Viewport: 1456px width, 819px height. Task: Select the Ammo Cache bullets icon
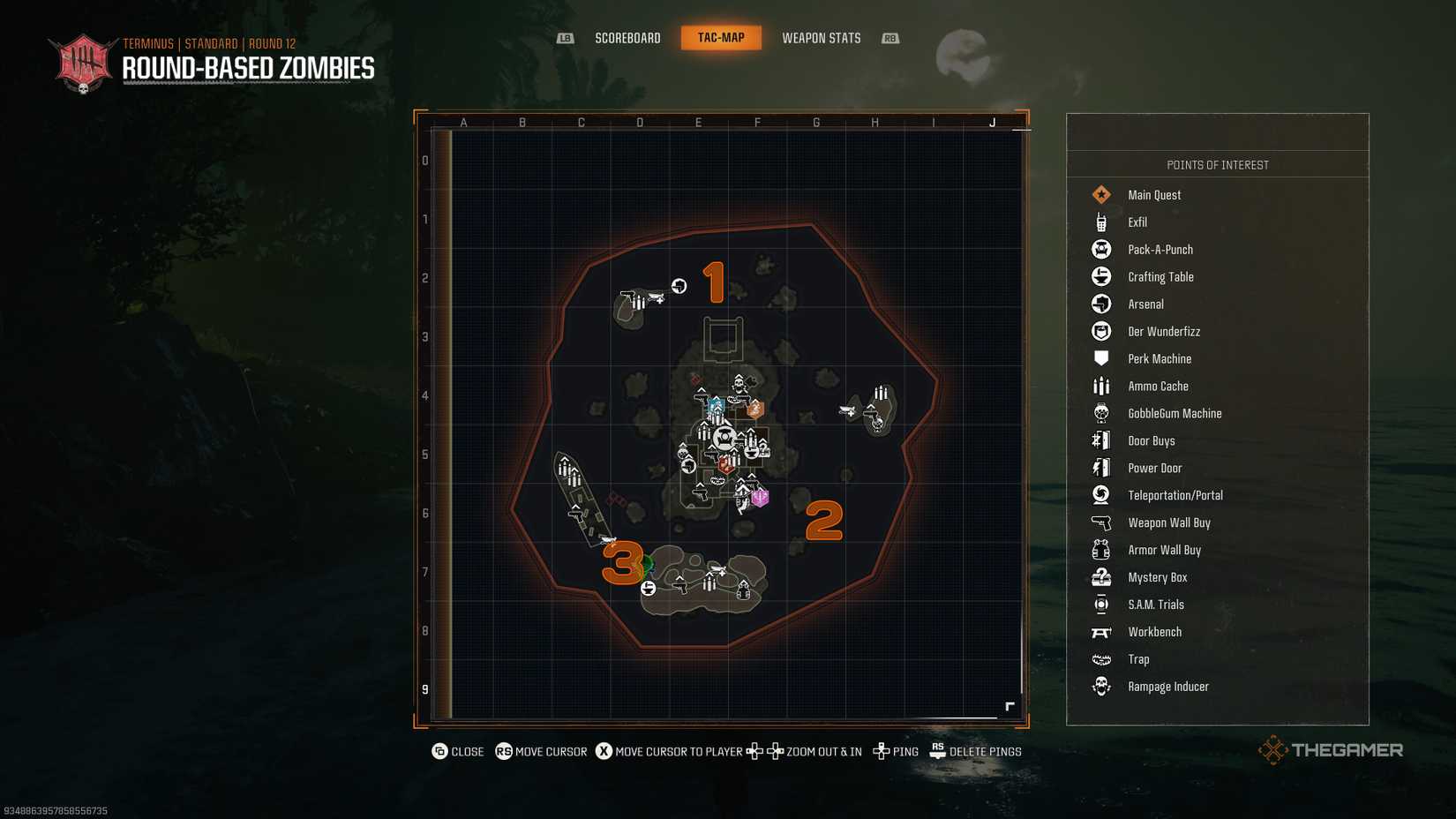click(x=1100, y=386)
